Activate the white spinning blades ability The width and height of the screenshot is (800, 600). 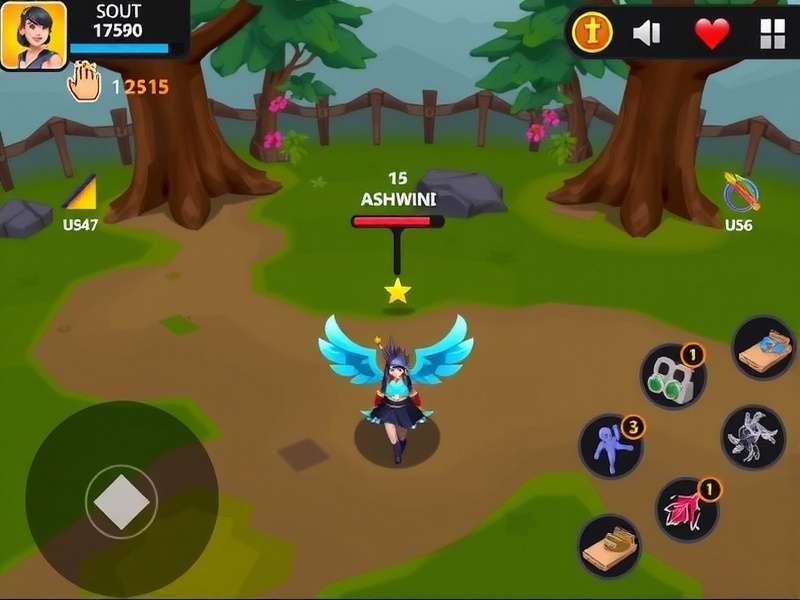[753, 437]
